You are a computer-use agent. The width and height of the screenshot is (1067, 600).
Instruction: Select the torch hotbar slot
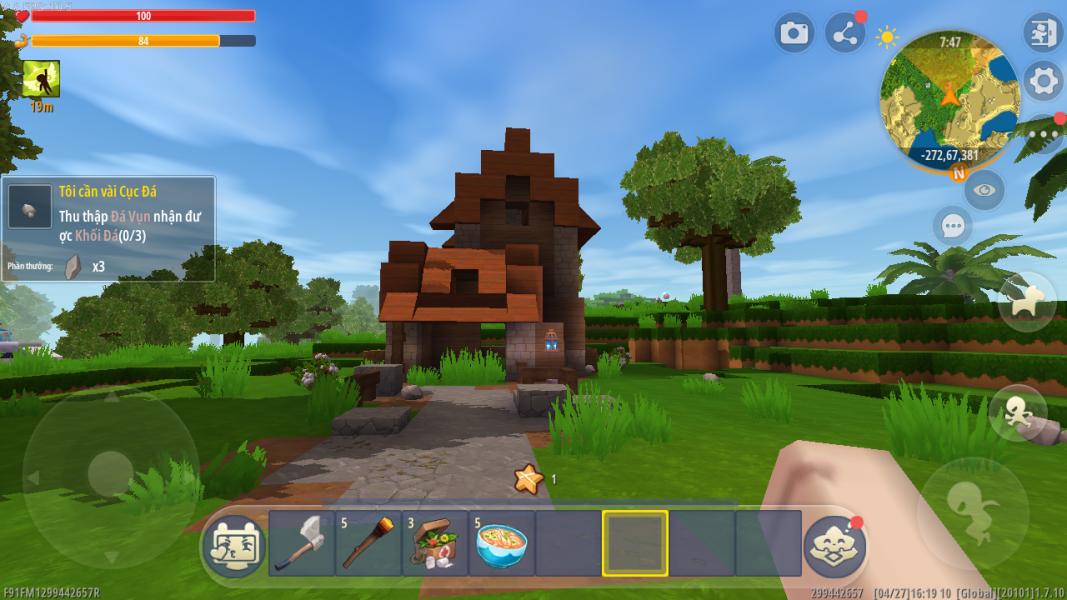coord(368,543)
